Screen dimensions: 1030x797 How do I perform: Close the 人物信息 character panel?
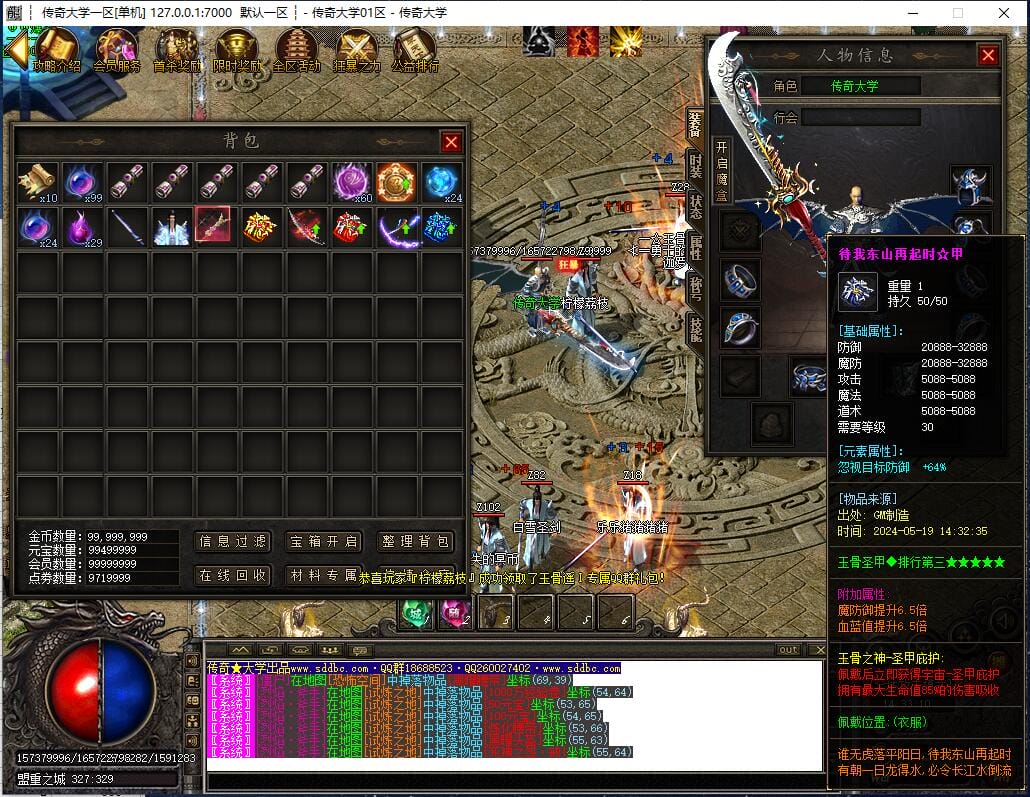[x=988, y=56]
